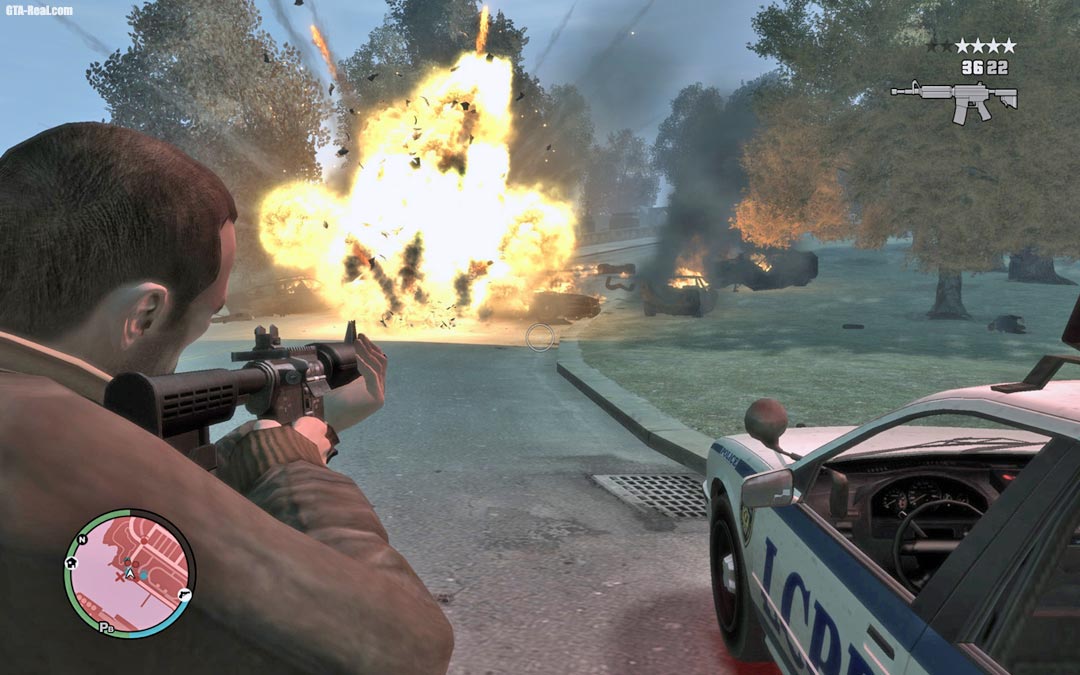
Task: Click the red X marker on the minimap
Action: pyautogui.click(x=120, y=577)
